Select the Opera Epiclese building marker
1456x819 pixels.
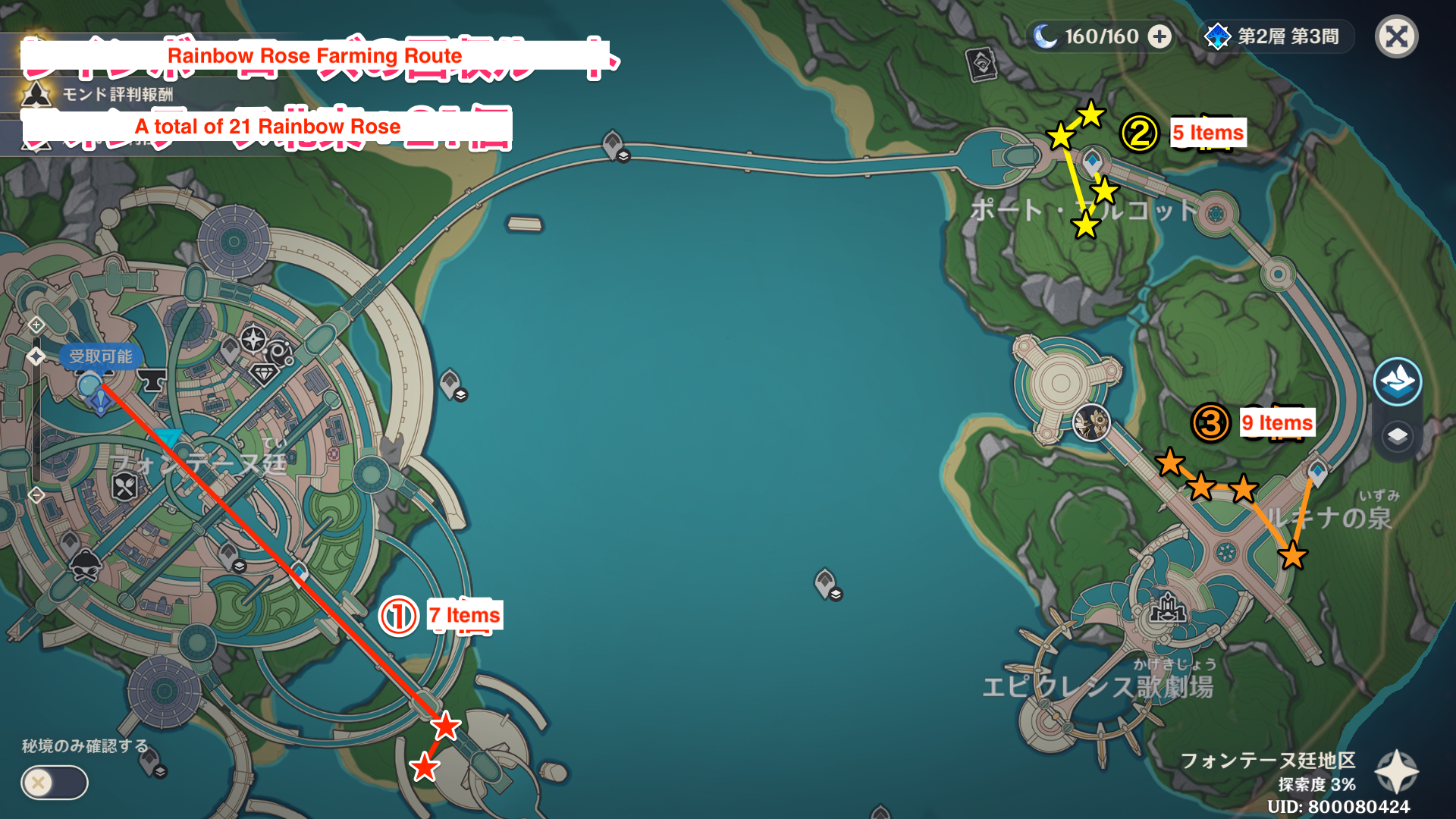pos(1168,608)
